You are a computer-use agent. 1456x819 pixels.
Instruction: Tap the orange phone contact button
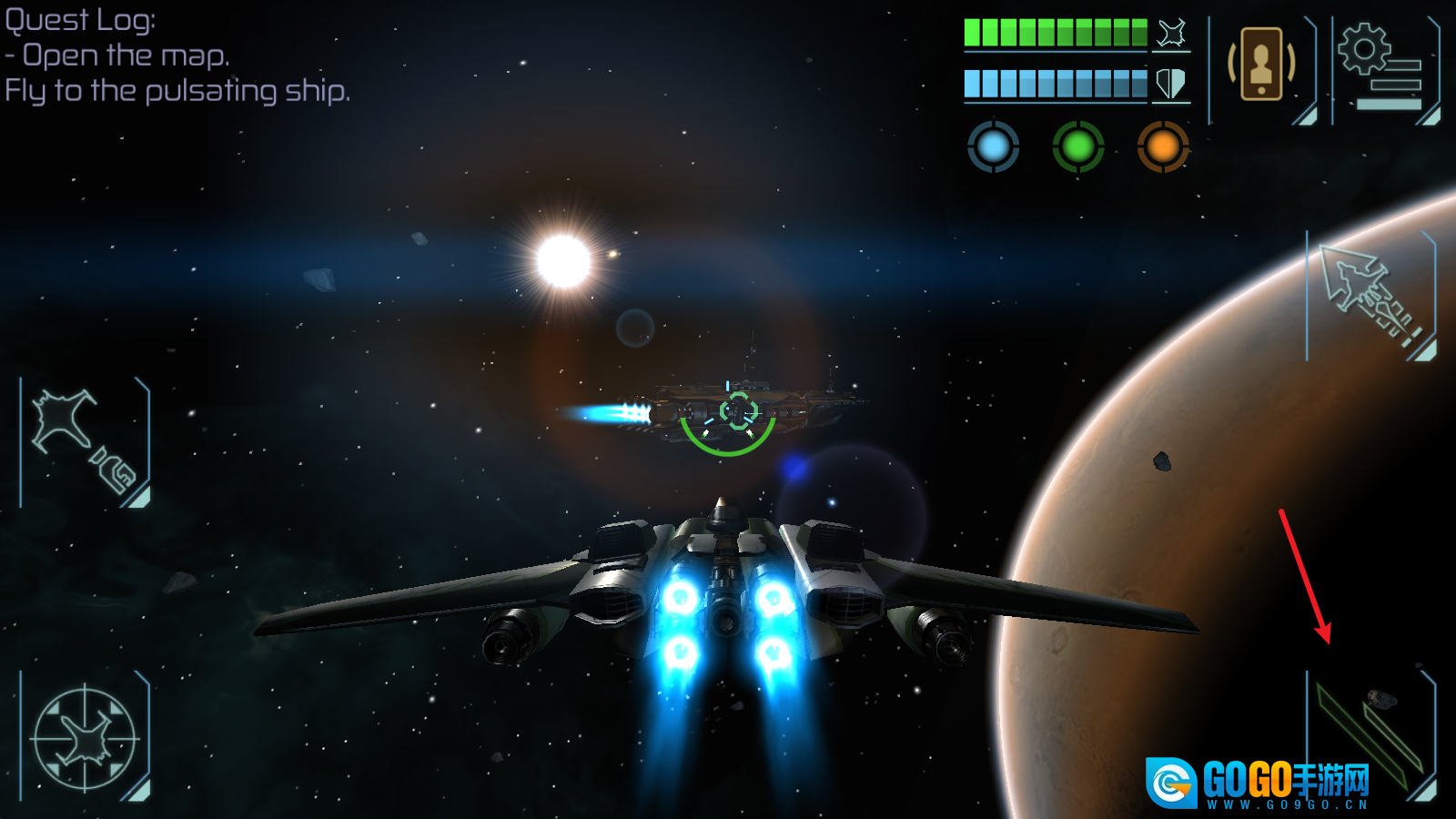point(1261,66)
